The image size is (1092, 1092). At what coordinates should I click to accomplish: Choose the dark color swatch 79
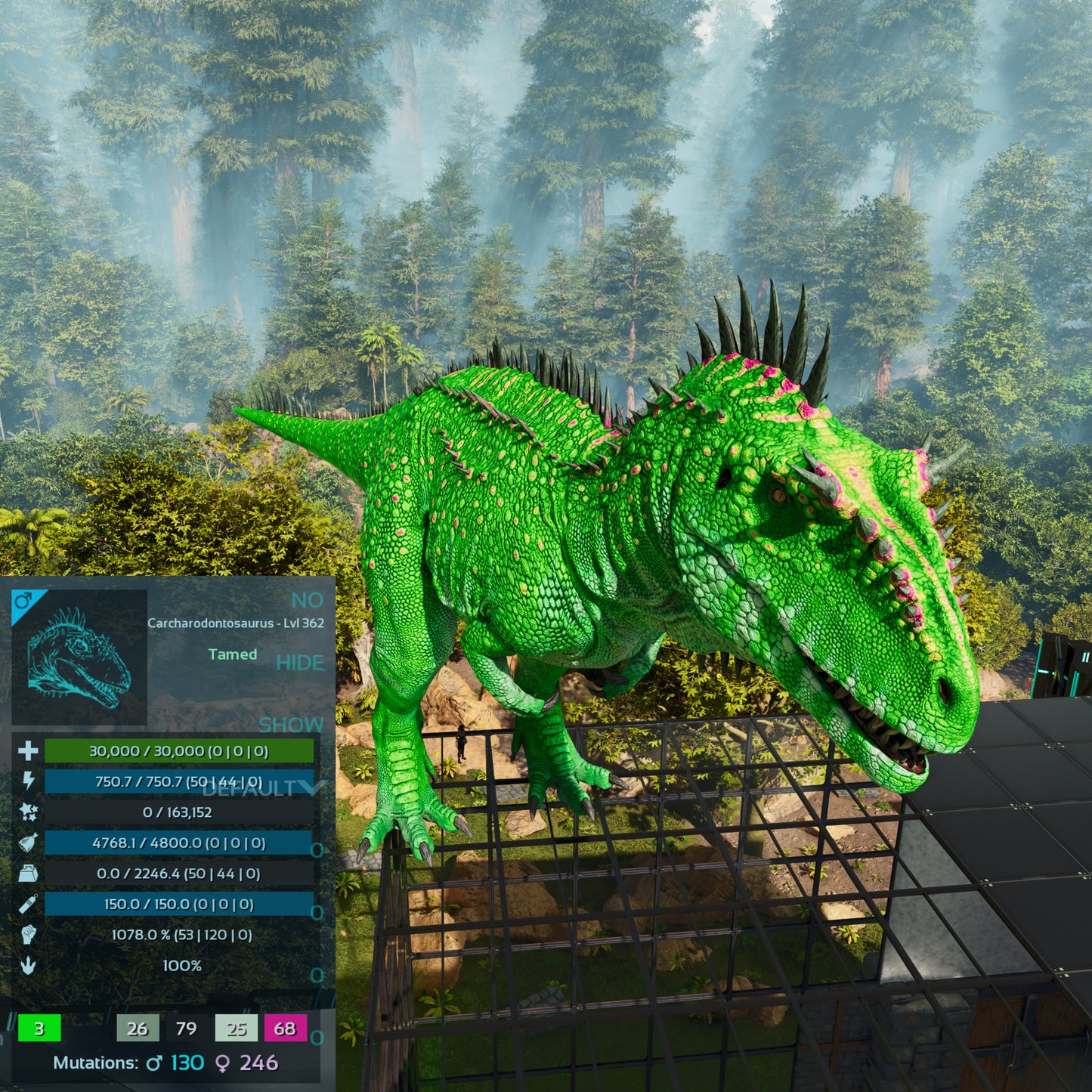point(186,1029)
